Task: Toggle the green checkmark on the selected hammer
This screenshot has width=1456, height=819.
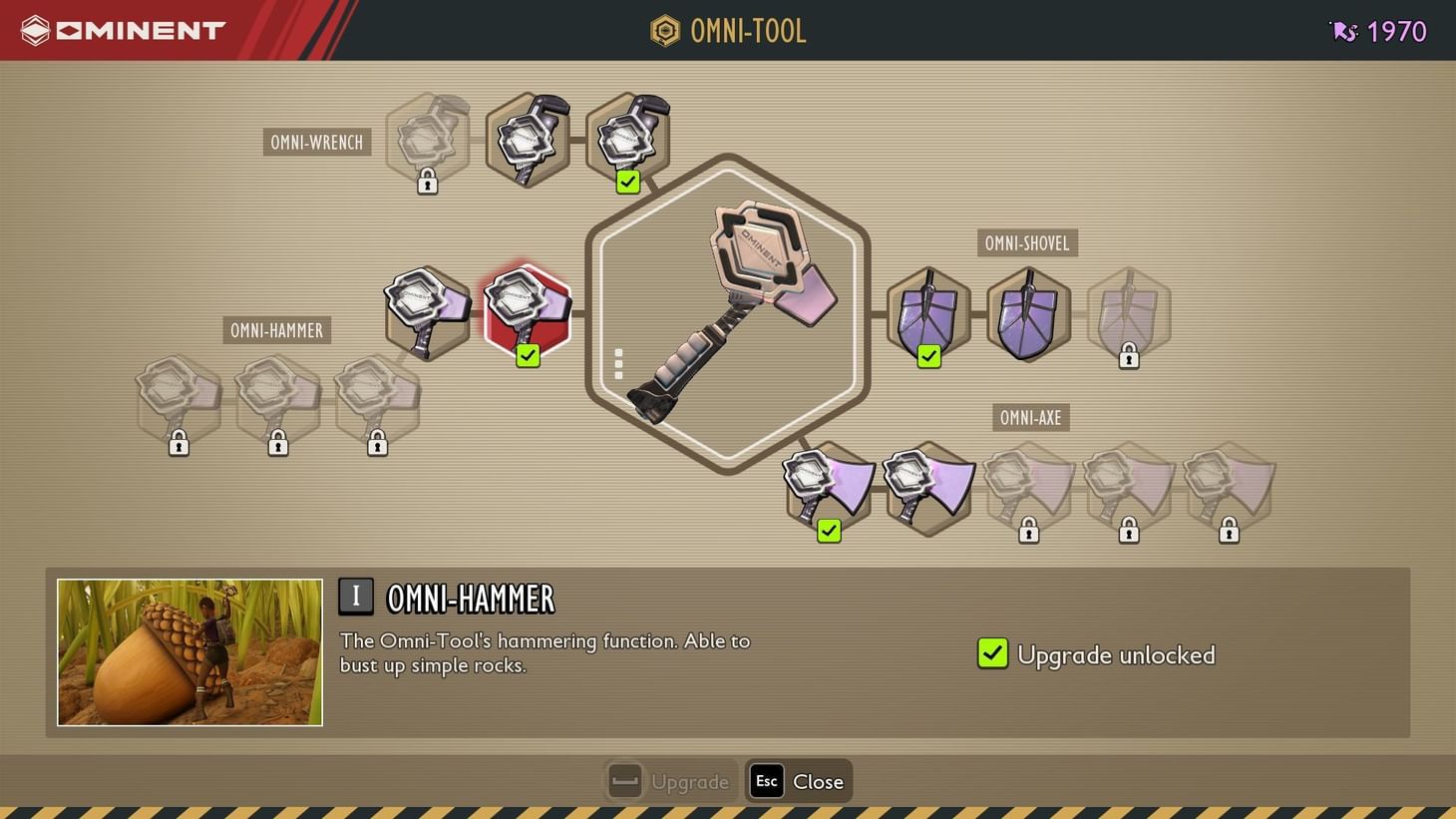Action: [528, 354]
